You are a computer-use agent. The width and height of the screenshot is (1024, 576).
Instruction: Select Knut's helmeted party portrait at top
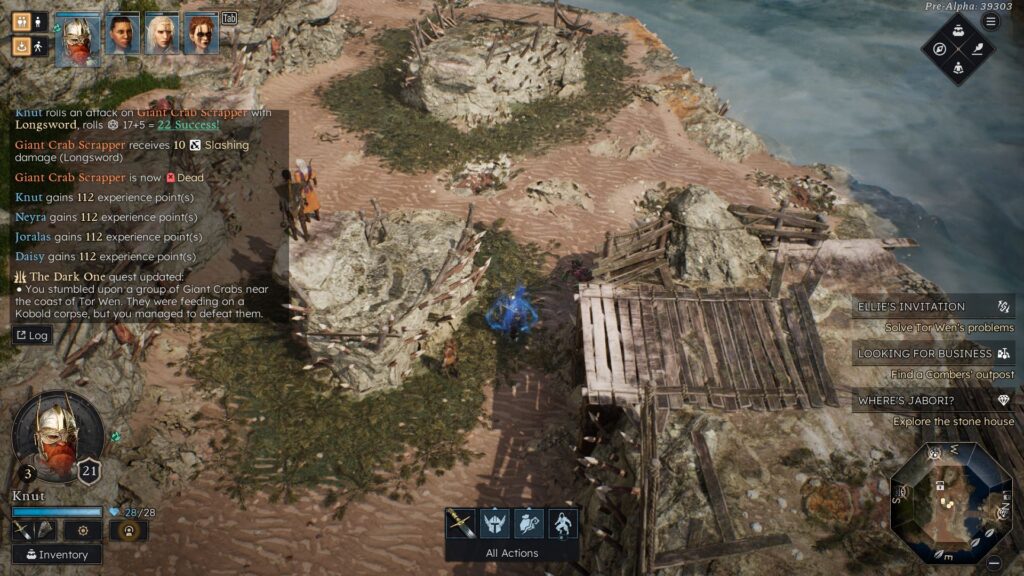[78, 40]
